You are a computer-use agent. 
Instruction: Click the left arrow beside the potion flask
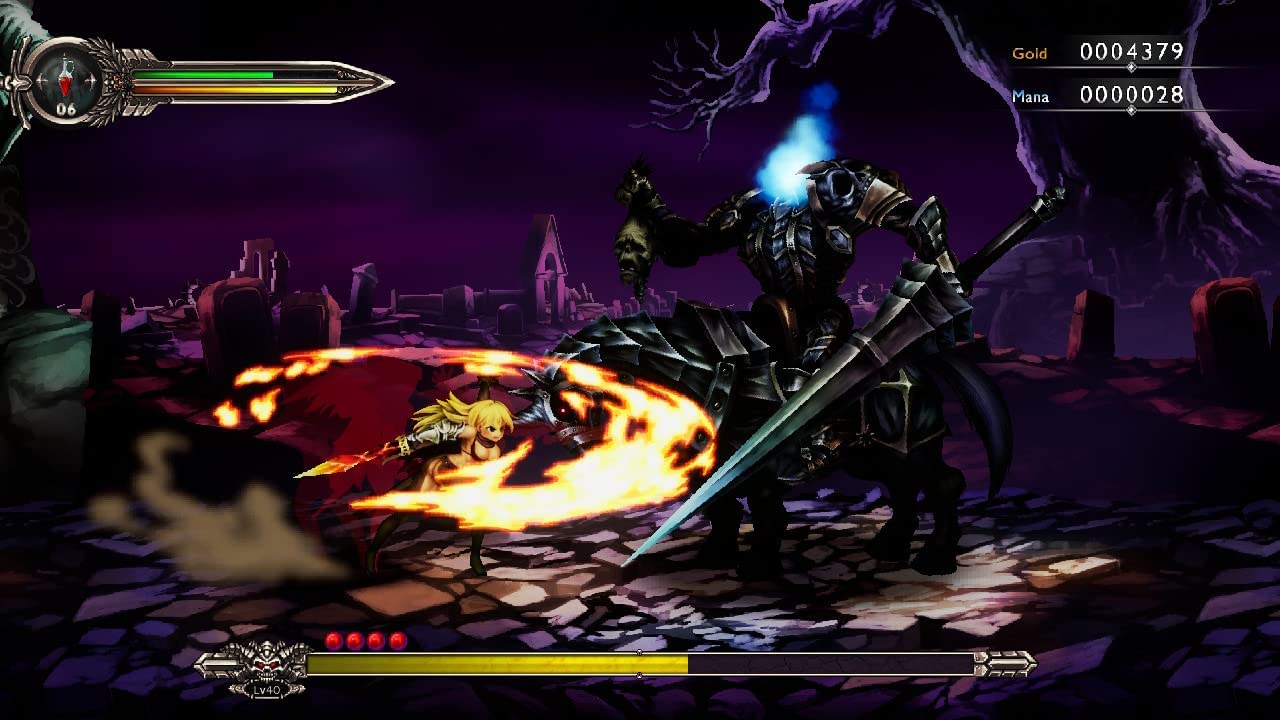[41, 80]
